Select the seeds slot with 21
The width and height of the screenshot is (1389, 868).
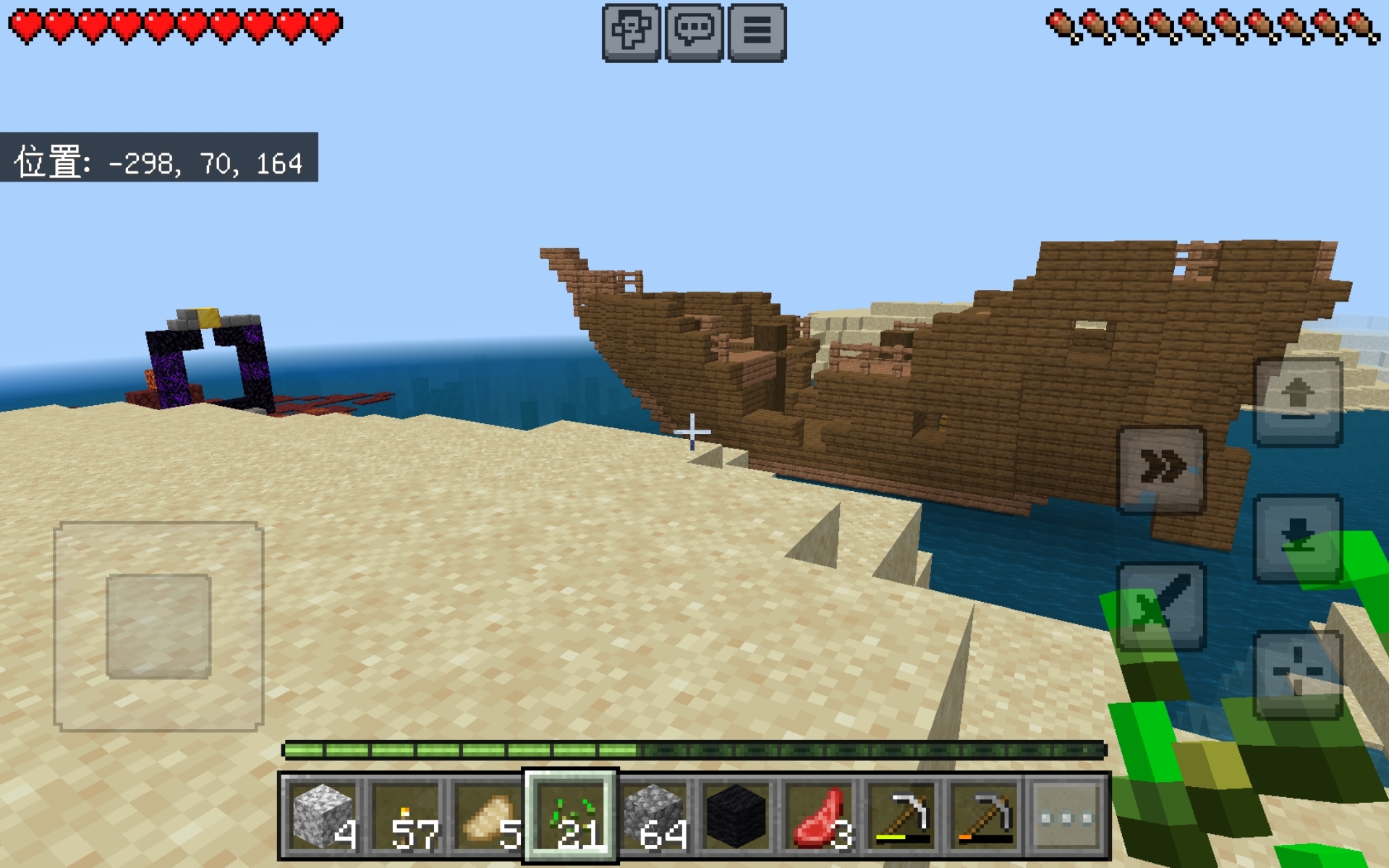tap(572, 817)
